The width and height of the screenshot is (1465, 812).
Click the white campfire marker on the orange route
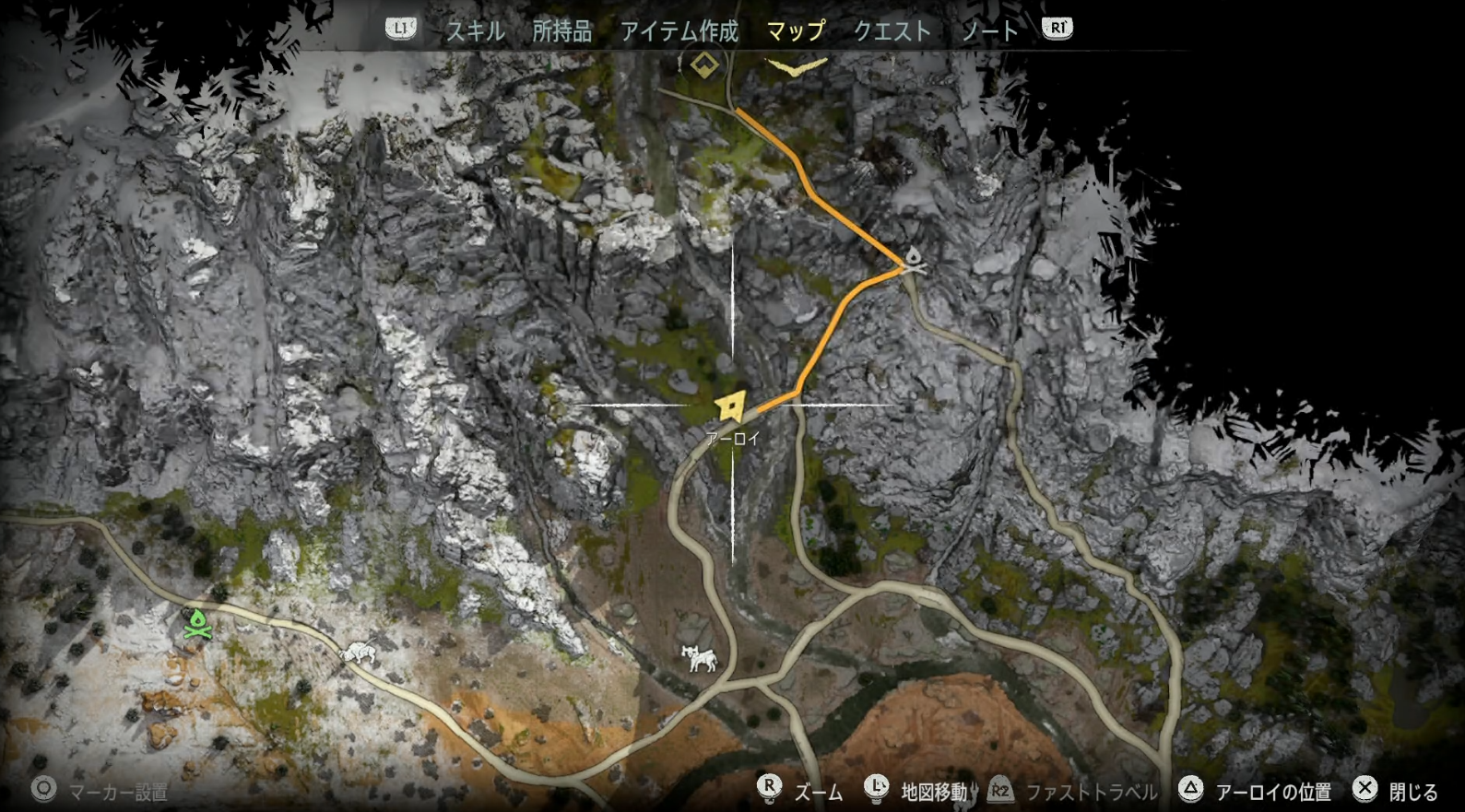tap(913, 259)
